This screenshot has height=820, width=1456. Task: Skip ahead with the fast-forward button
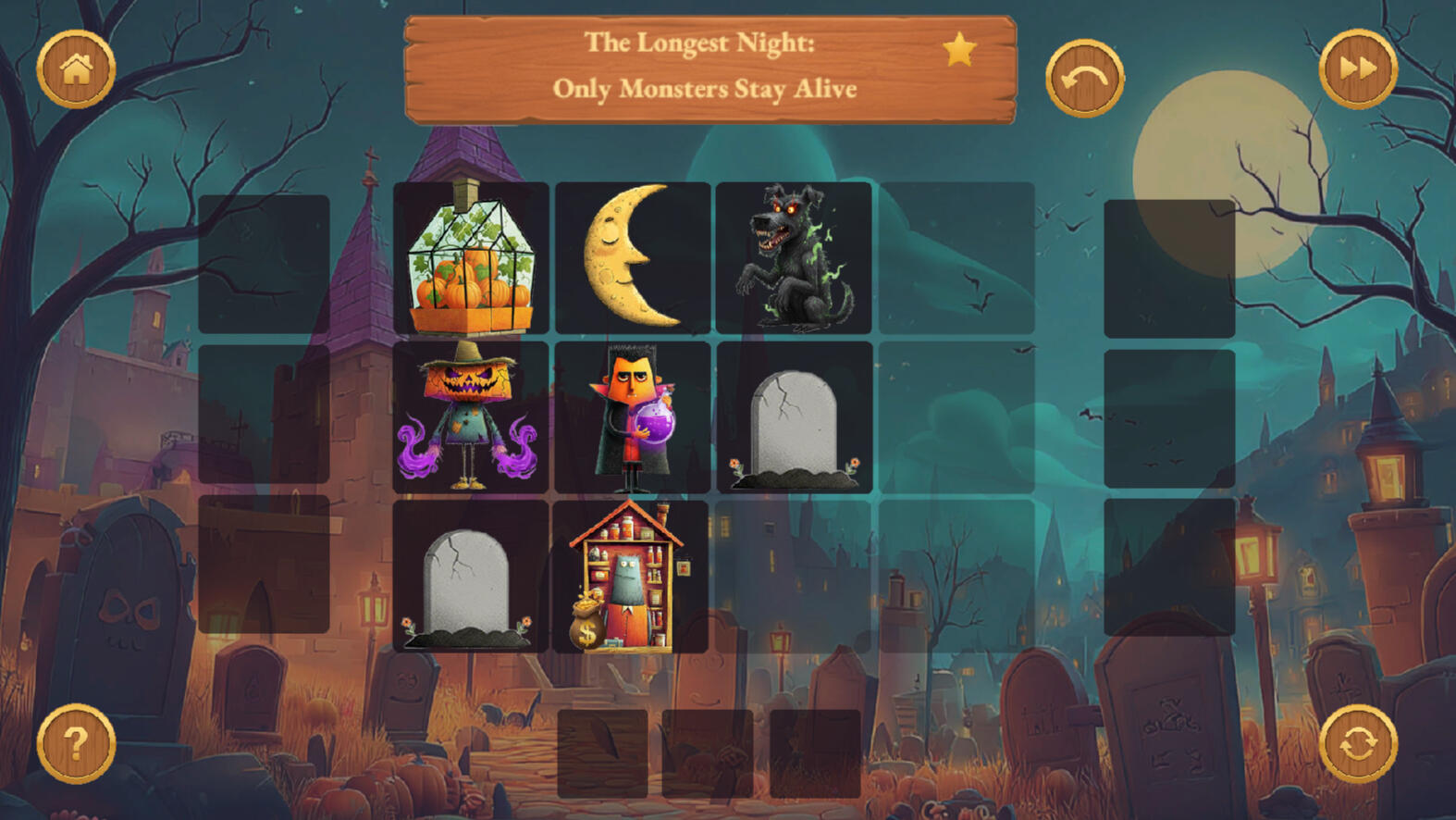[1357, 69]
